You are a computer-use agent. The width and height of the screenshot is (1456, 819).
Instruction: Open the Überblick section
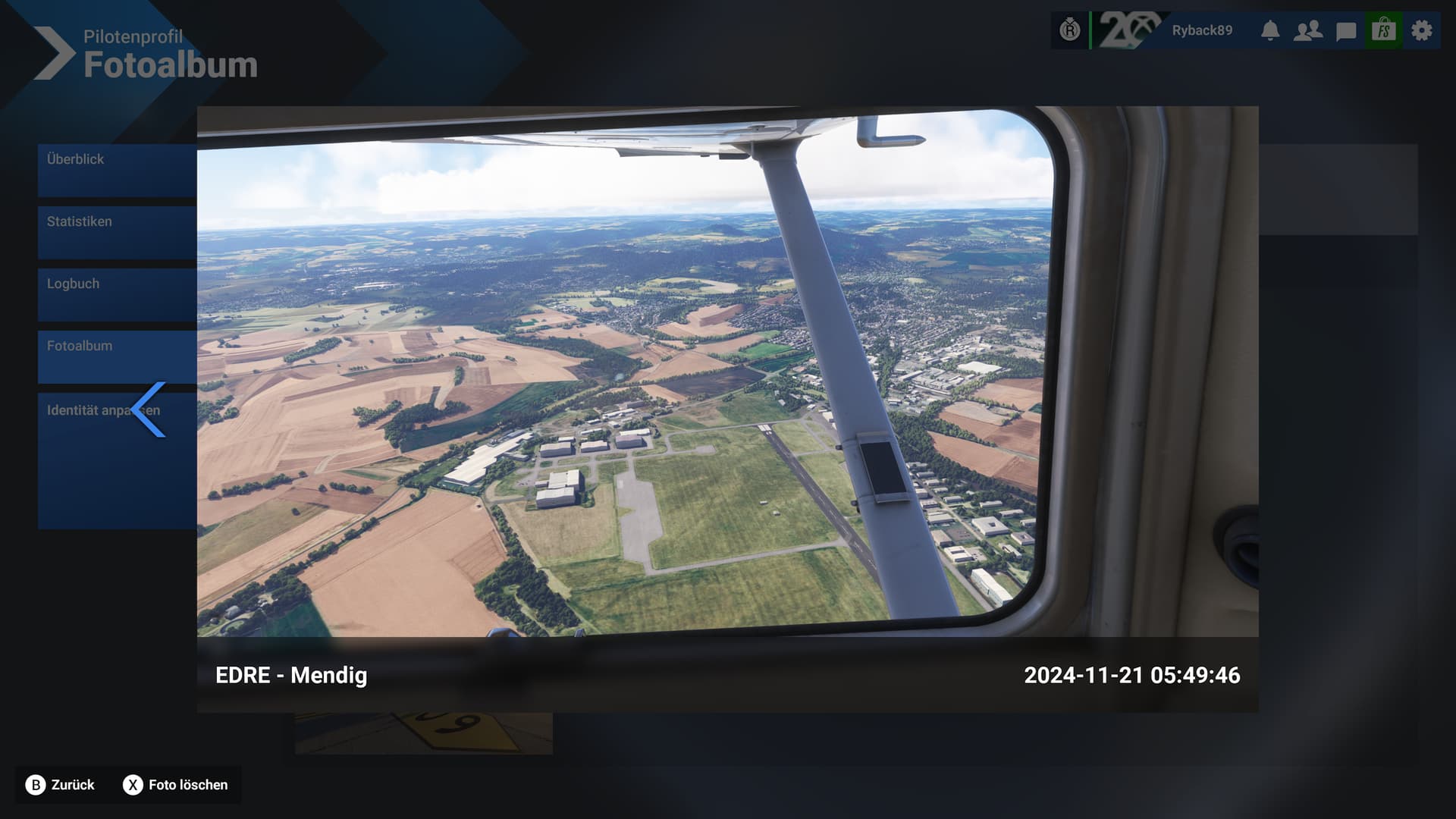(x=117, y=170)
